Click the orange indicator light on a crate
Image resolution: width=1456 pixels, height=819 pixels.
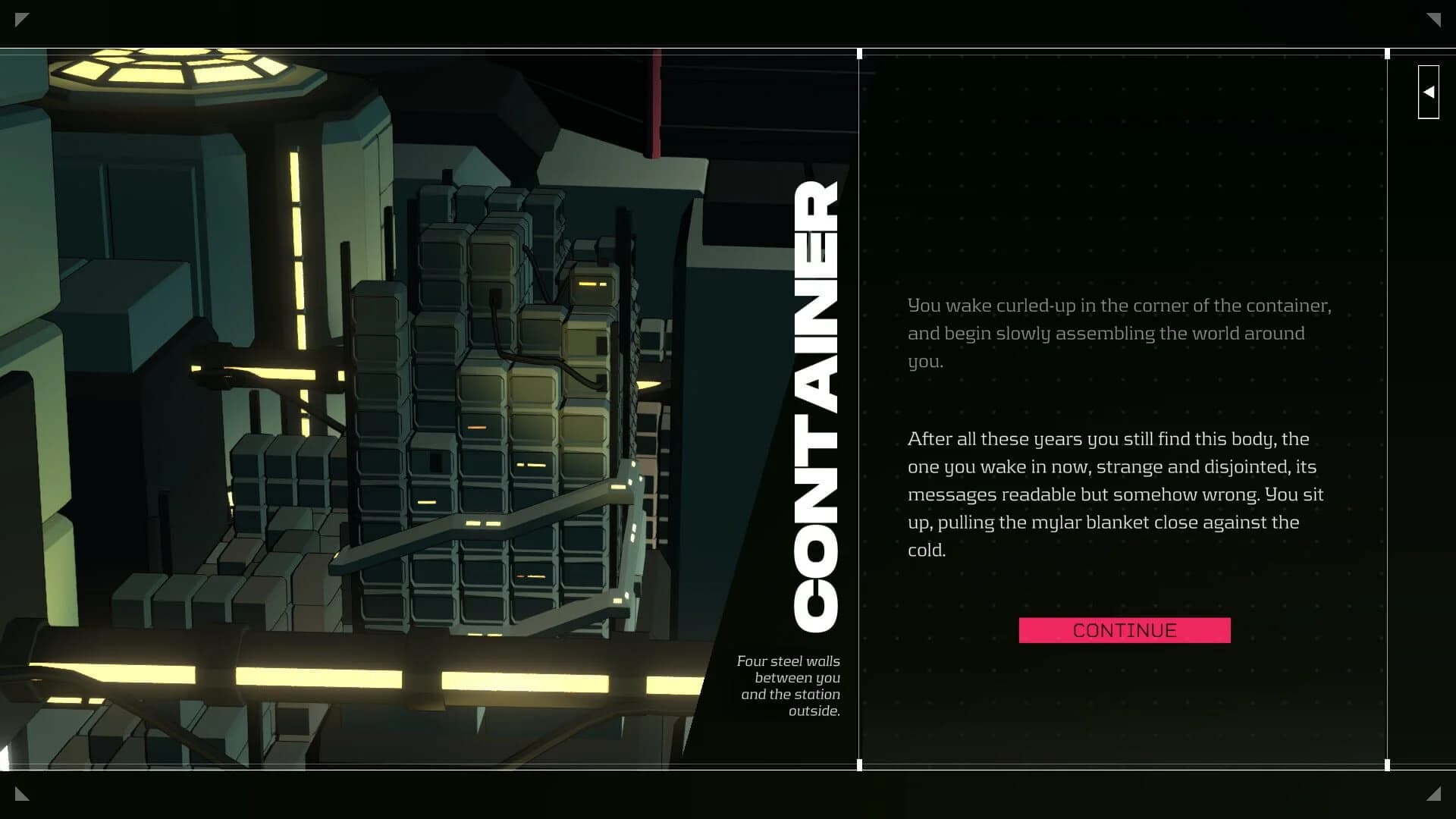point(475,427)
